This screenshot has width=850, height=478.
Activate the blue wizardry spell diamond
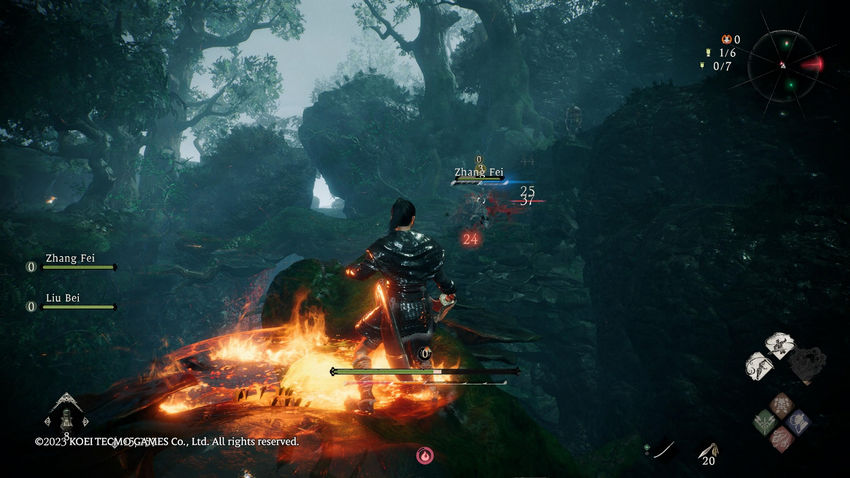click(x=797, y=421)
